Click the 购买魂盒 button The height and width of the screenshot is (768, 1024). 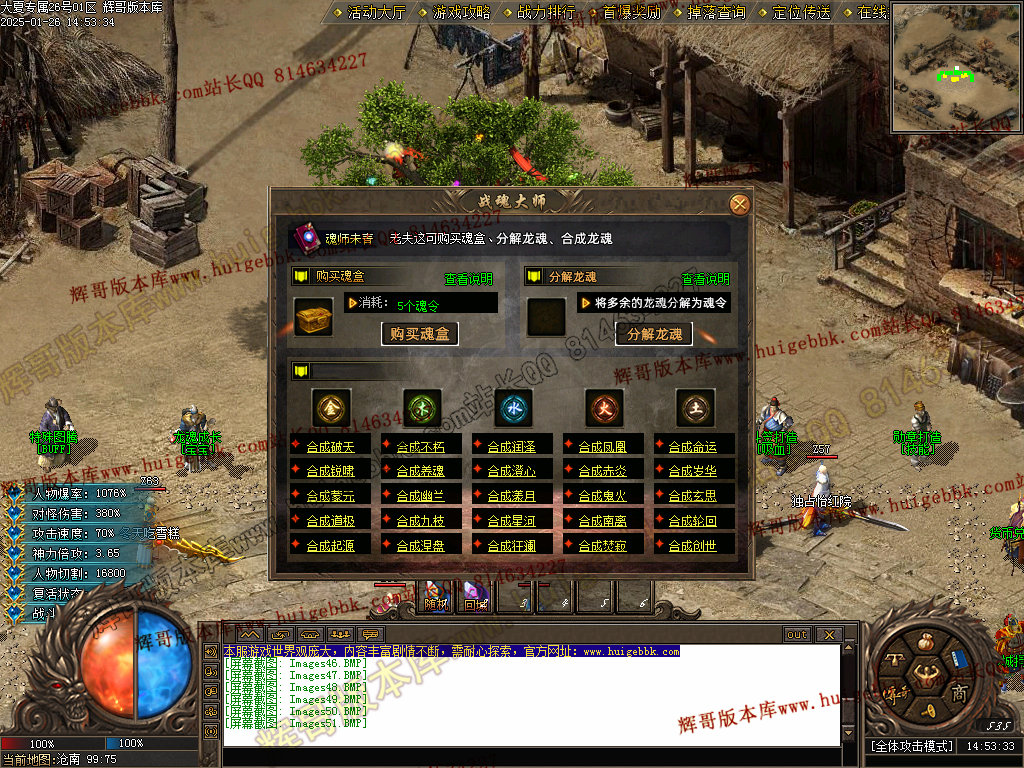tap(420, 334)
